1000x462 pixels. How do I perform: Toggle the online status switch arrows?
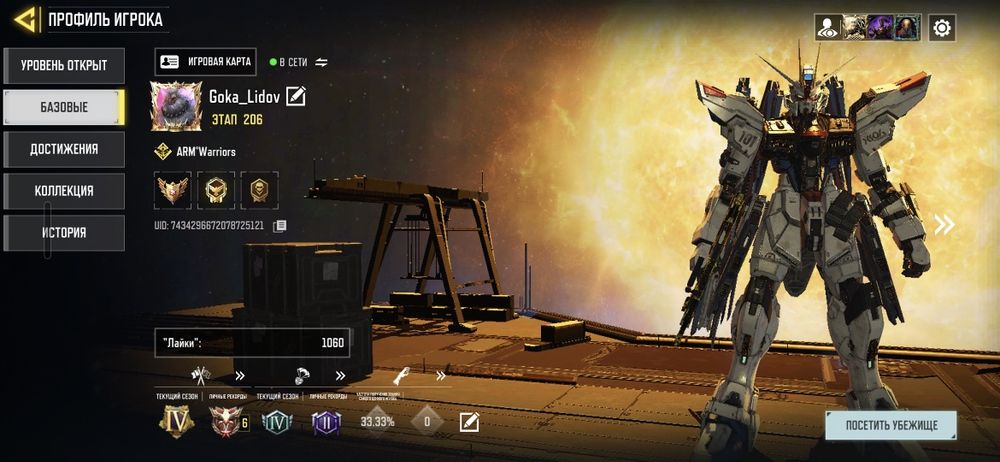[x=321, y=62]
